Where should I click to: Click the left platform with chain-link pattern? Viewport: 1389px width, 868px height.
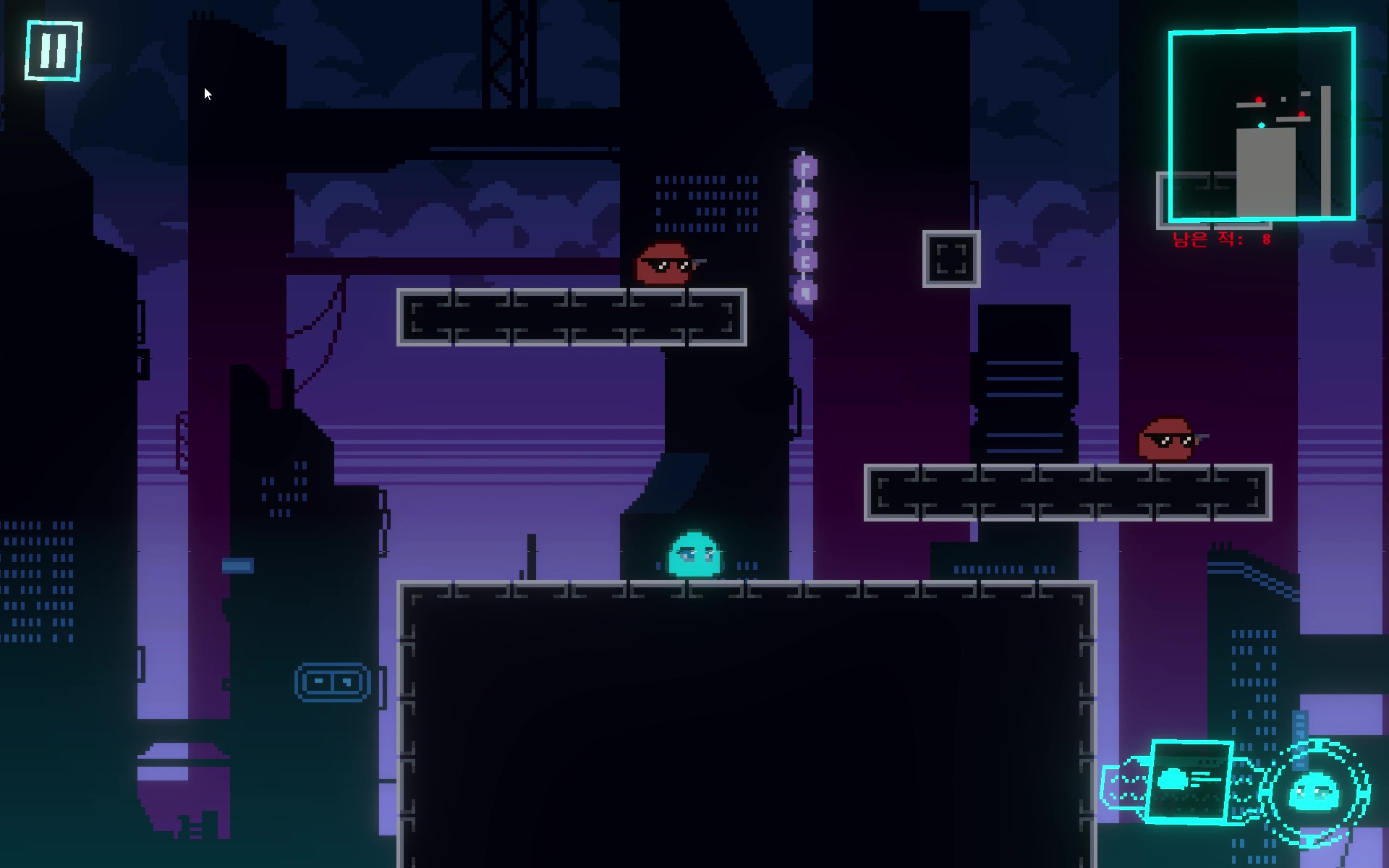[x=572, y=318]
